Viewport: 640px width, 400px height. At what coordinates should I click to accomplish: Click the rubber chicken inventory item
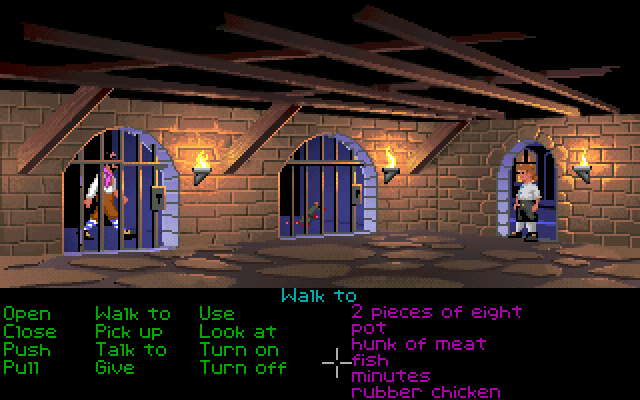426,392
